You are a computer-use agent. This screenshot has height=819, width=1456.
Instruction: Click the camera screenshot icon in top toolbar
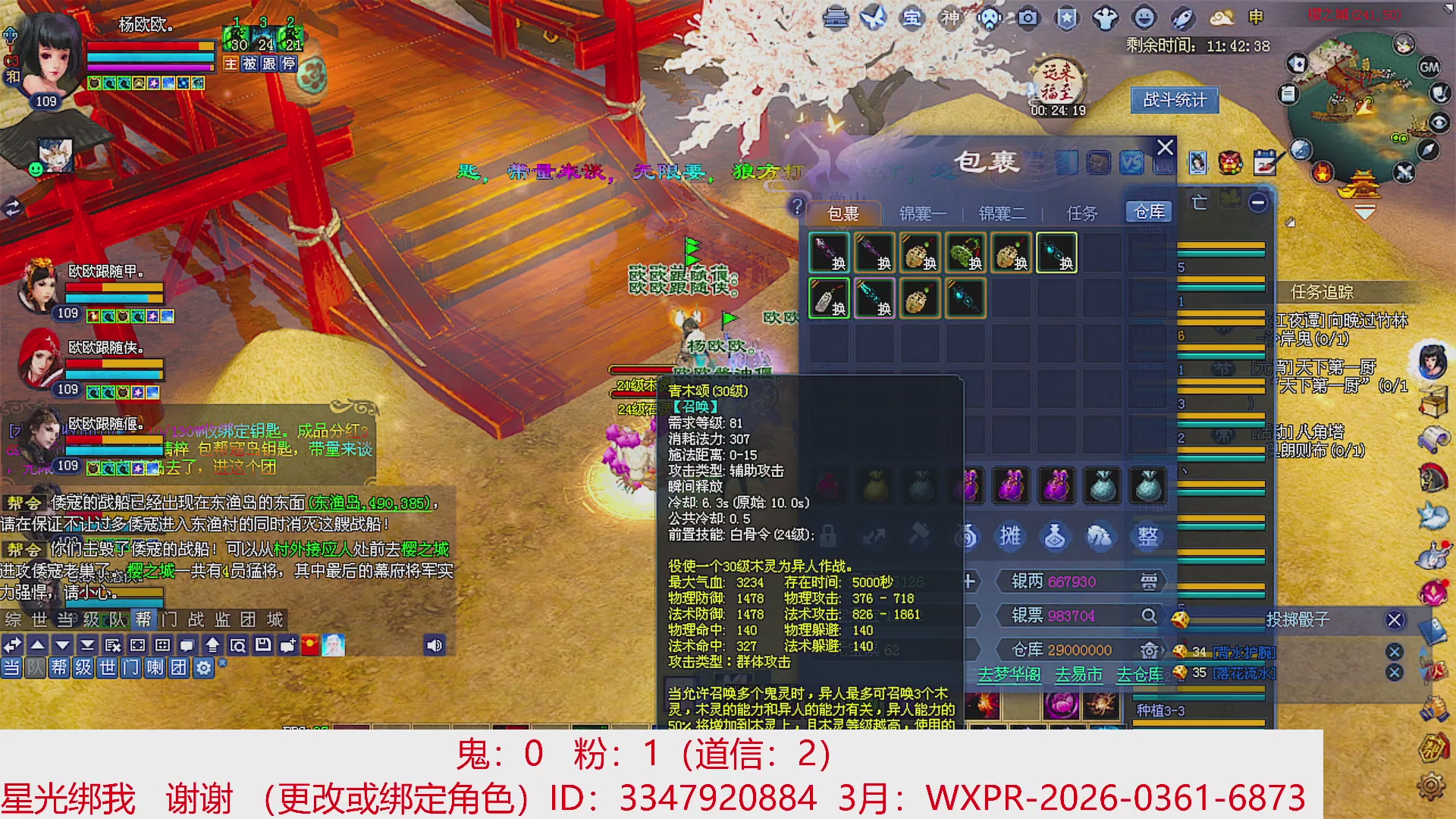(x=1028, y=19)
